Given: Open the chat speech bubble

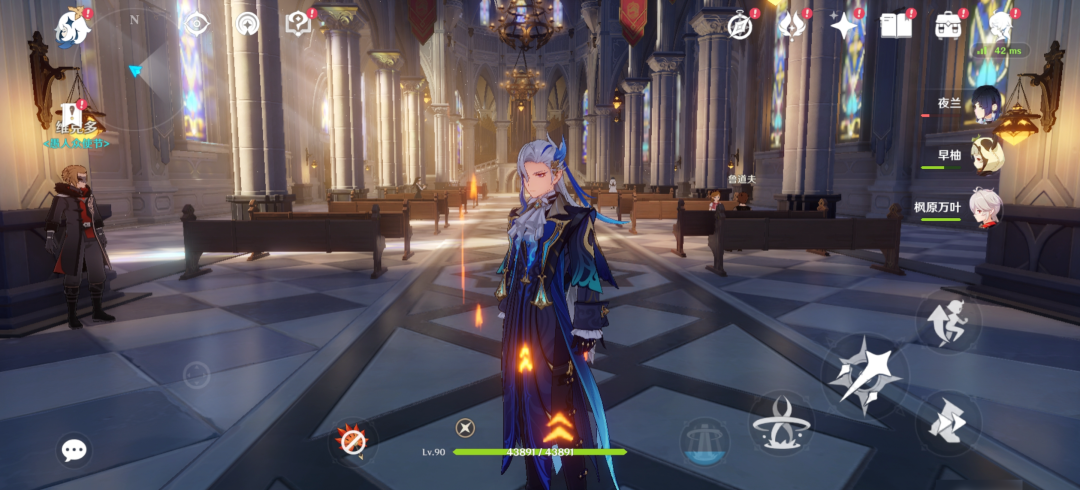Looking at the screenshot, I should (74, 450).
